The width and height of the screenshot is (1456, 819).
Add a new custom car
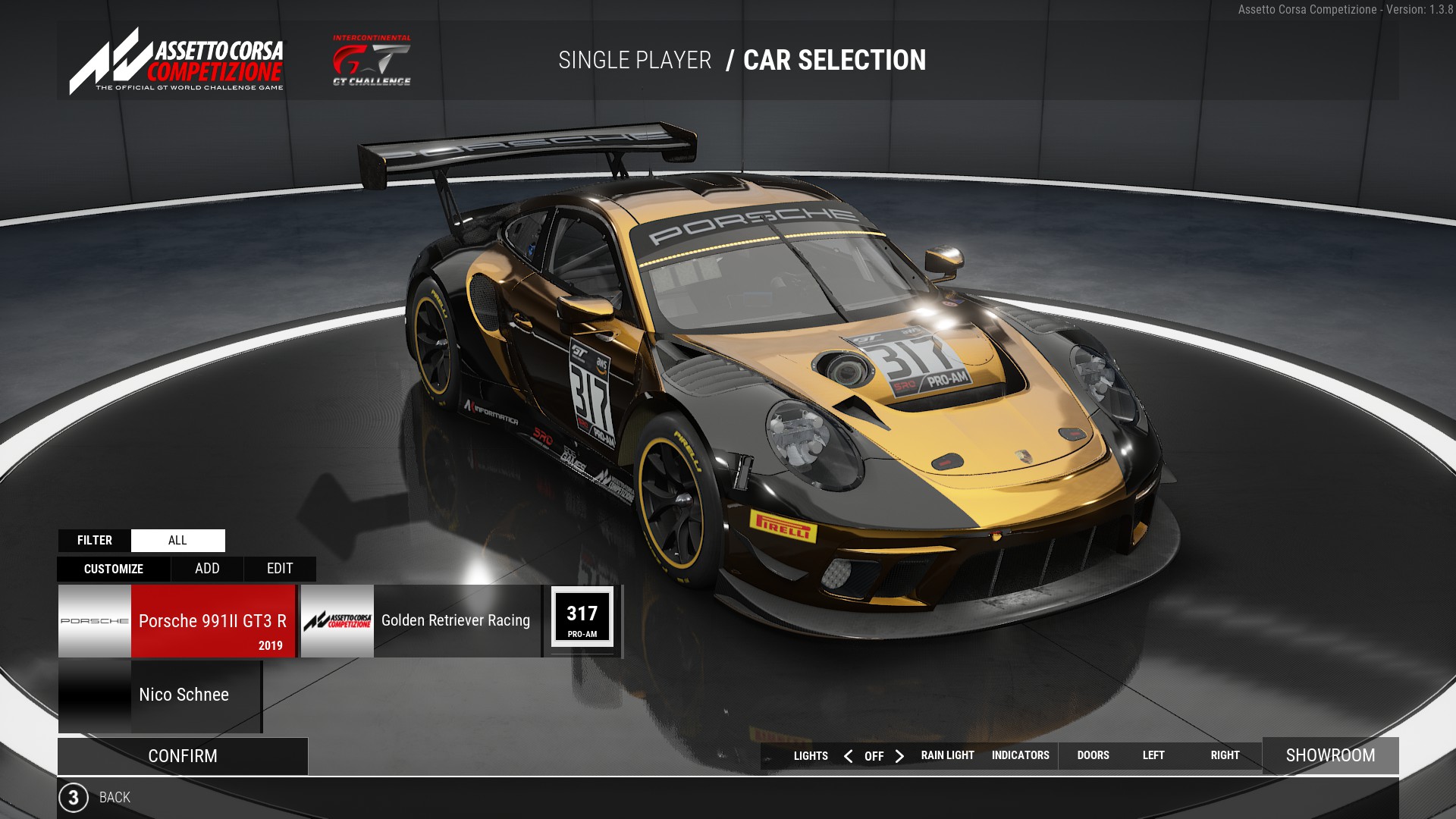[x=207, y=569]
